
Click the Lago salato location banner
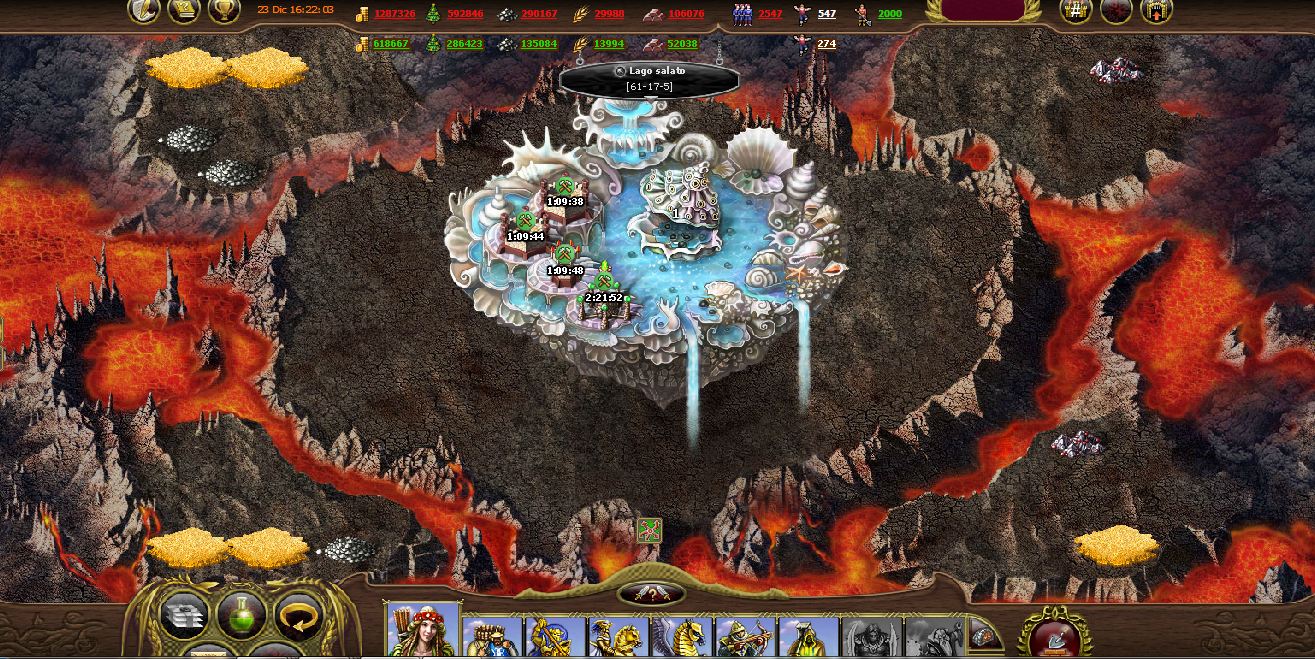click(649, 78)
